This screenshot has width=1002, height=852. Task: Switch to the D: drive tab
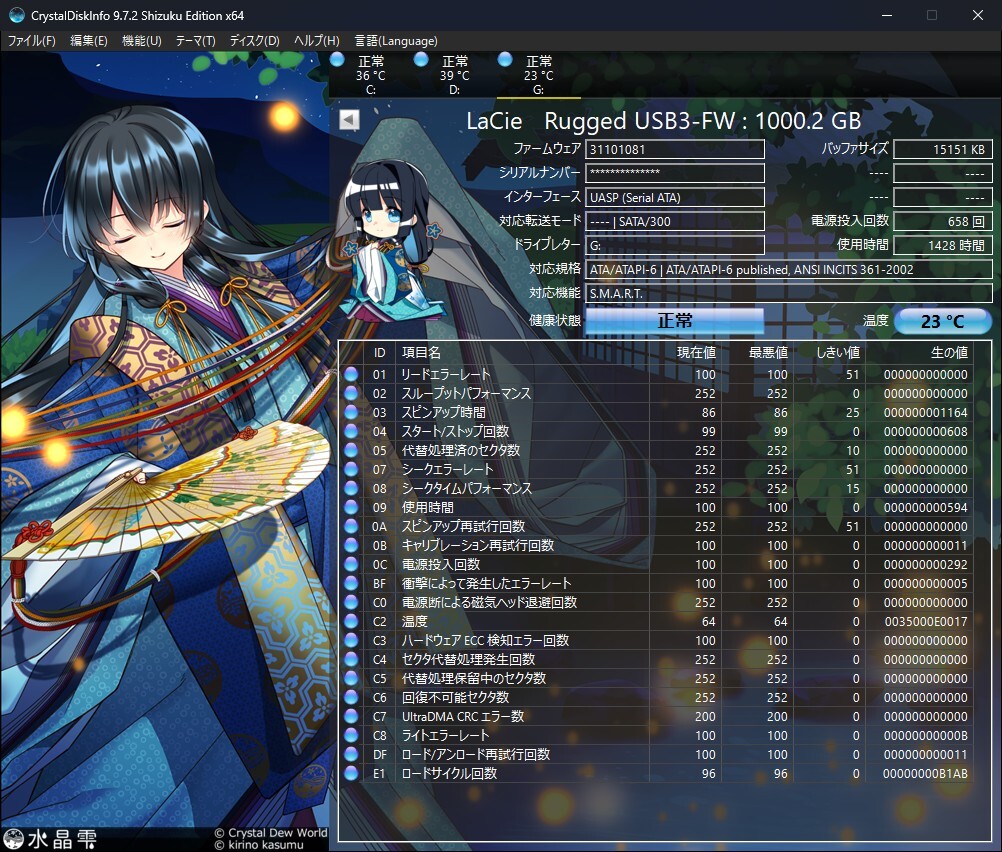click(x=454, y=75)
